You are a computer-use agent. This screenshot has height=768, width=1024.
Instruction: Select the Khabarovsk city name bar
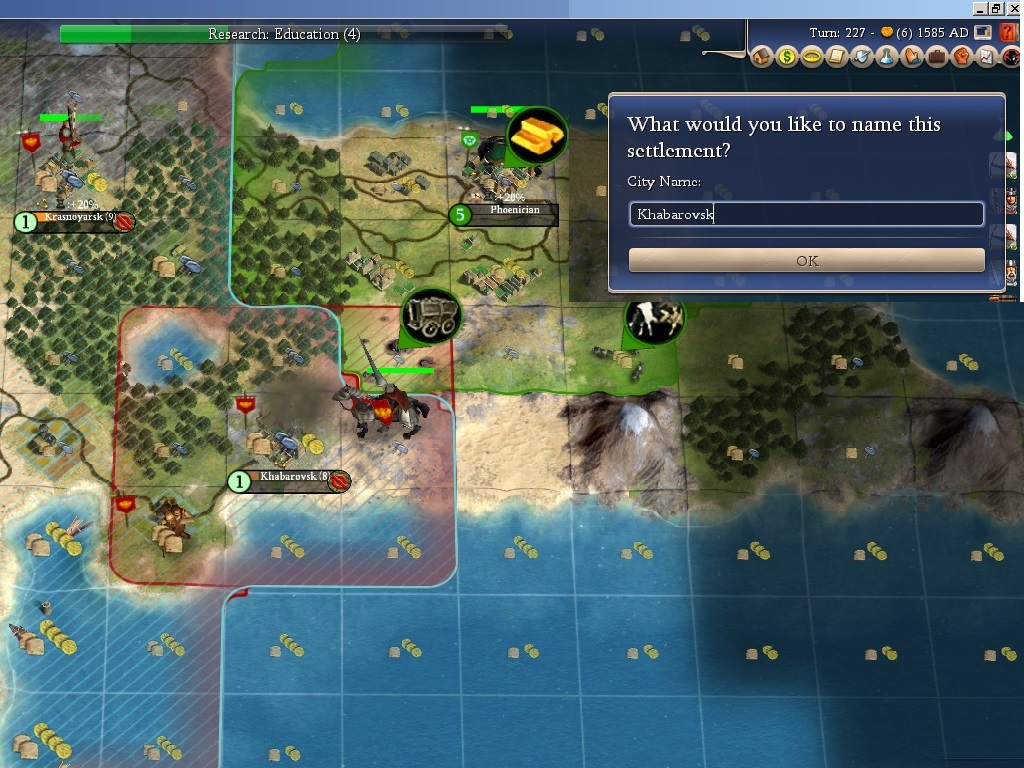[x=290, y=478]
